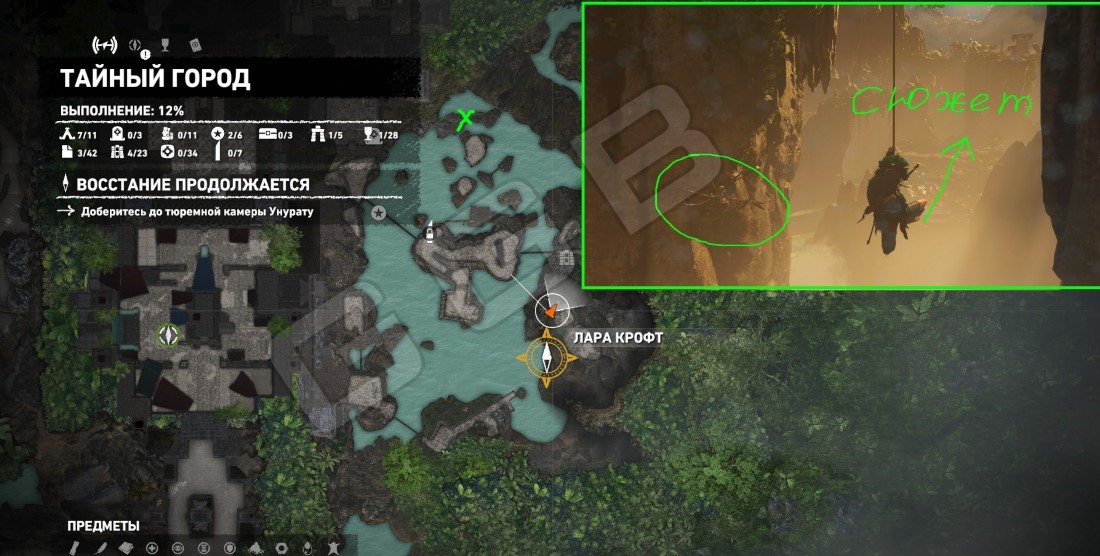Select the document card tab

[194, 44]
